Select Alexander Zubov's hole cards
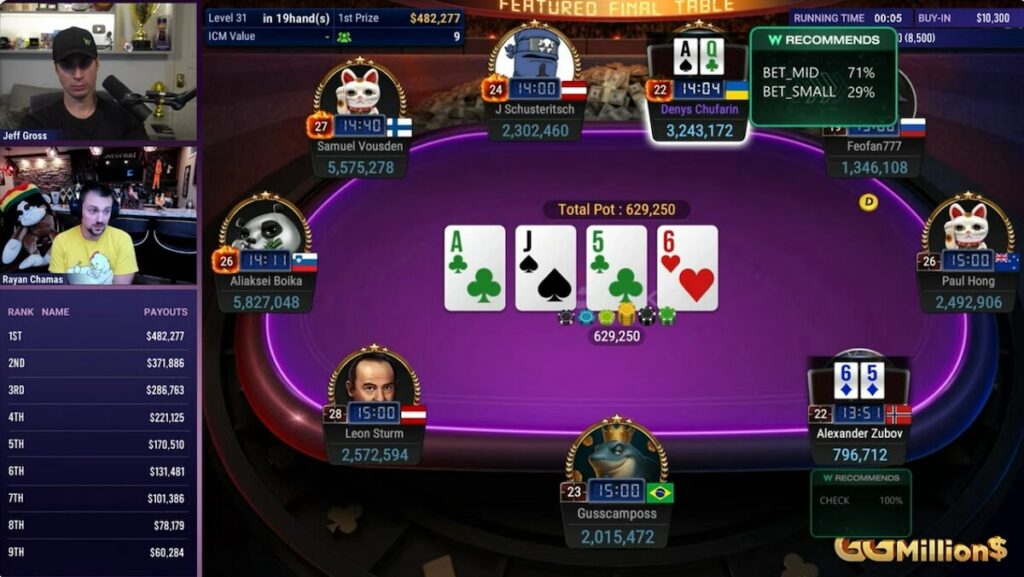 (859, 380)
